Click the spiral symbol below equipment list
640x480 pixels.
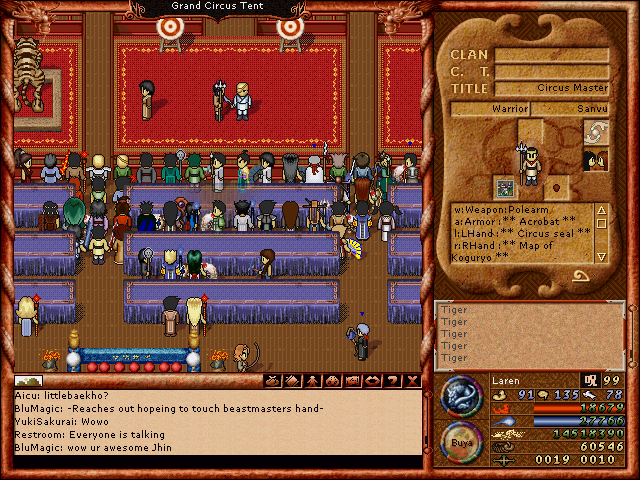[580, 276]
